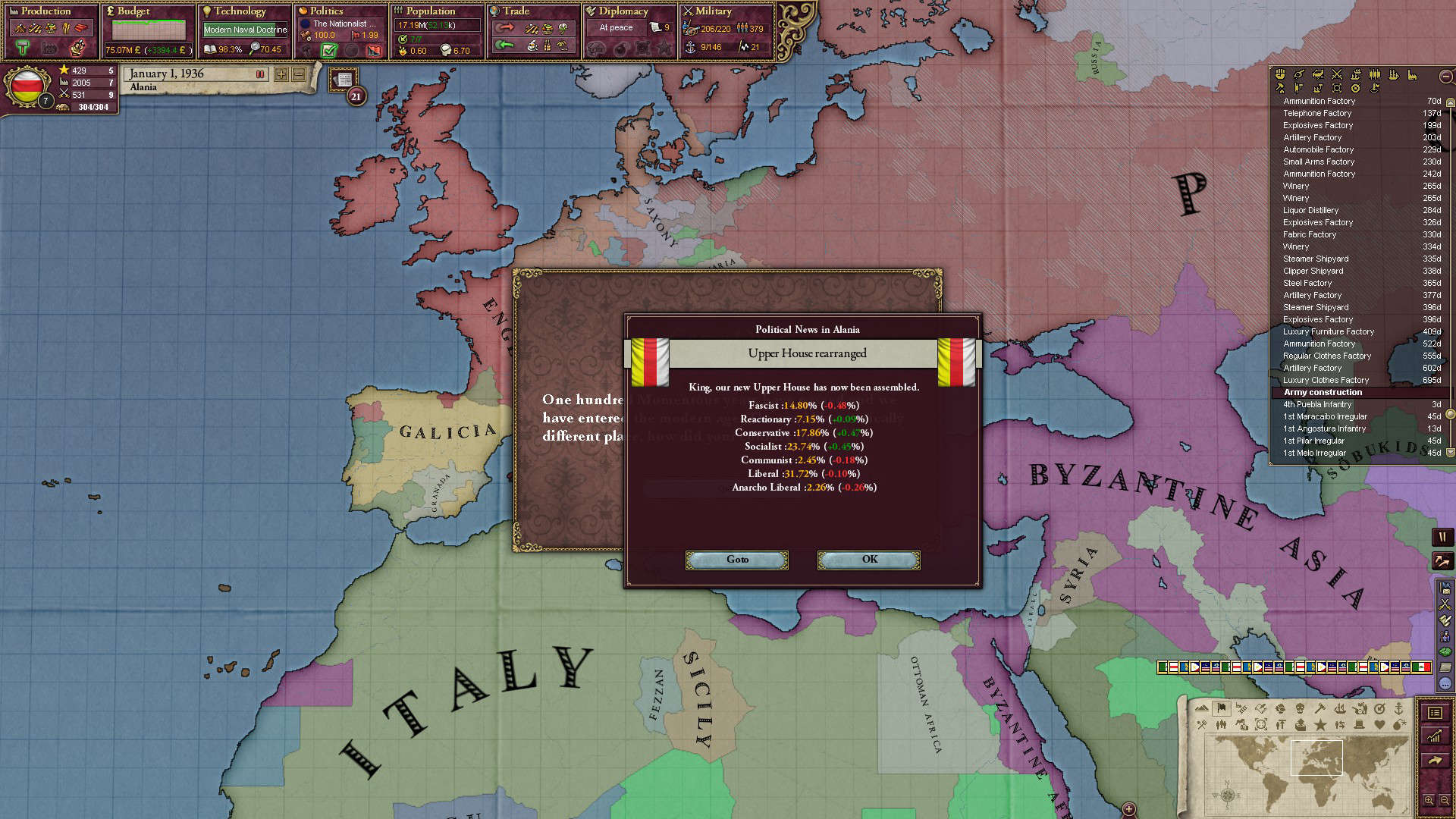Toggle the navy filter in the outliner

[1395, 75]
